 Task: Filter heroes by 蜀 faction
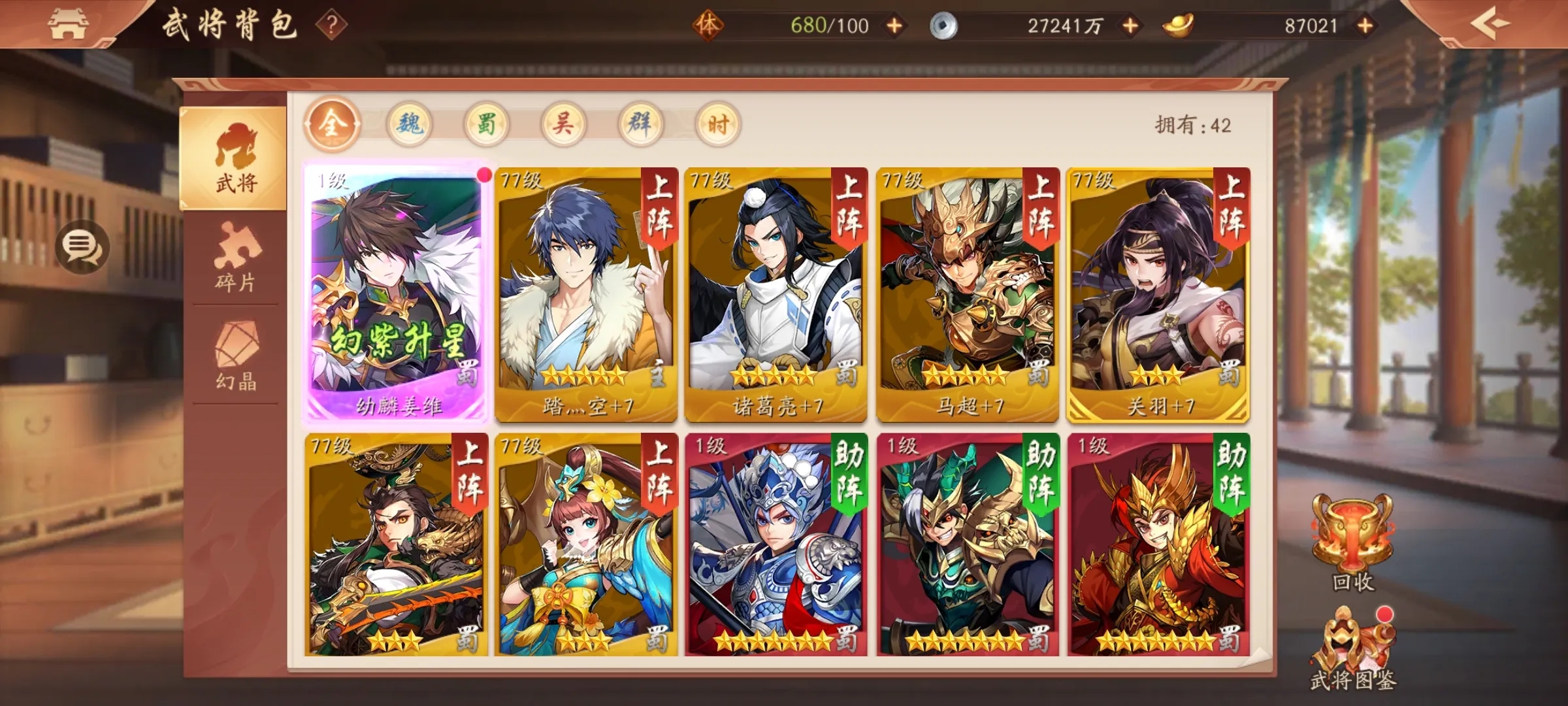pyautogui.click(x=487, y=124)
